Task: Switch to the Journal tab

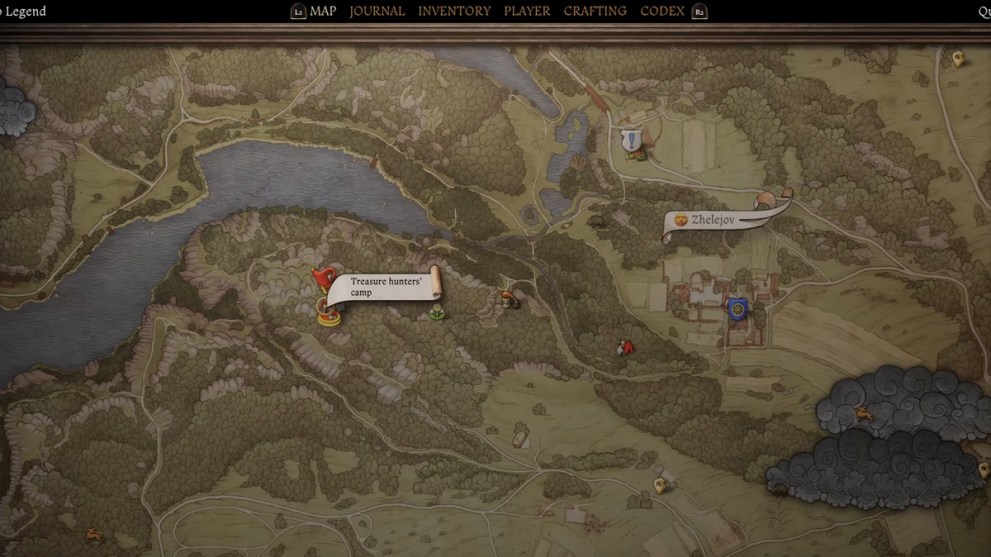Action: [377, 11]
